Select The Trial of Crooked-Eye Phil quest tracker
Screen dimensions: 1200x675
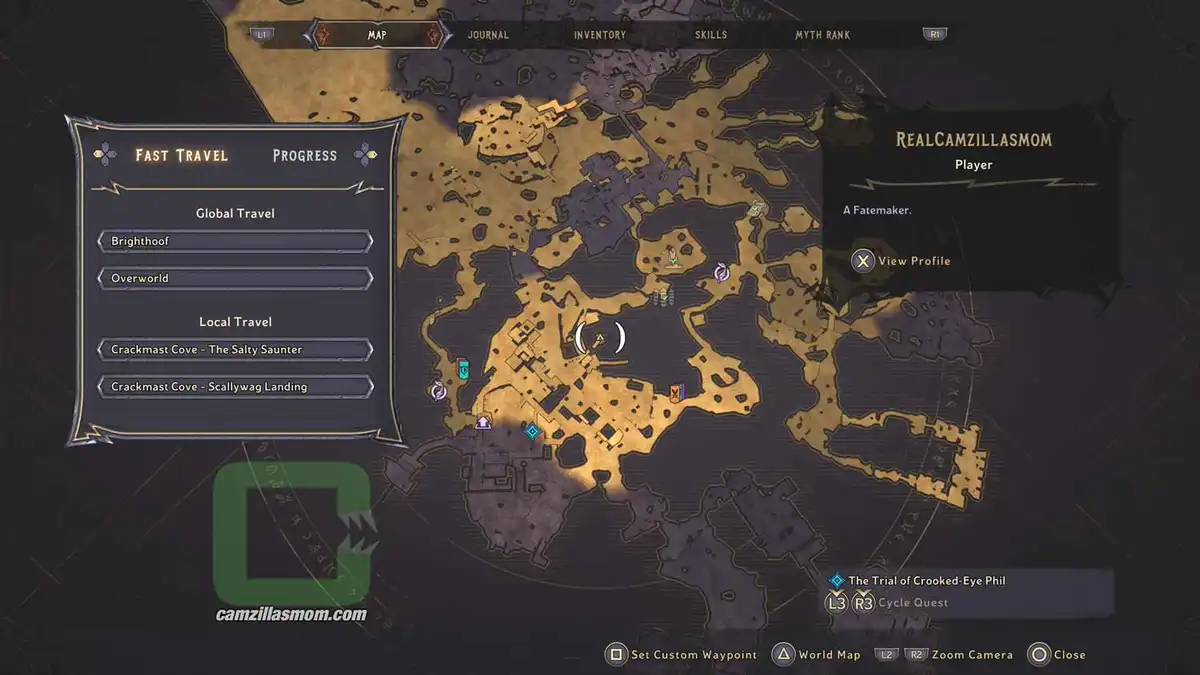tap(926, 581)
